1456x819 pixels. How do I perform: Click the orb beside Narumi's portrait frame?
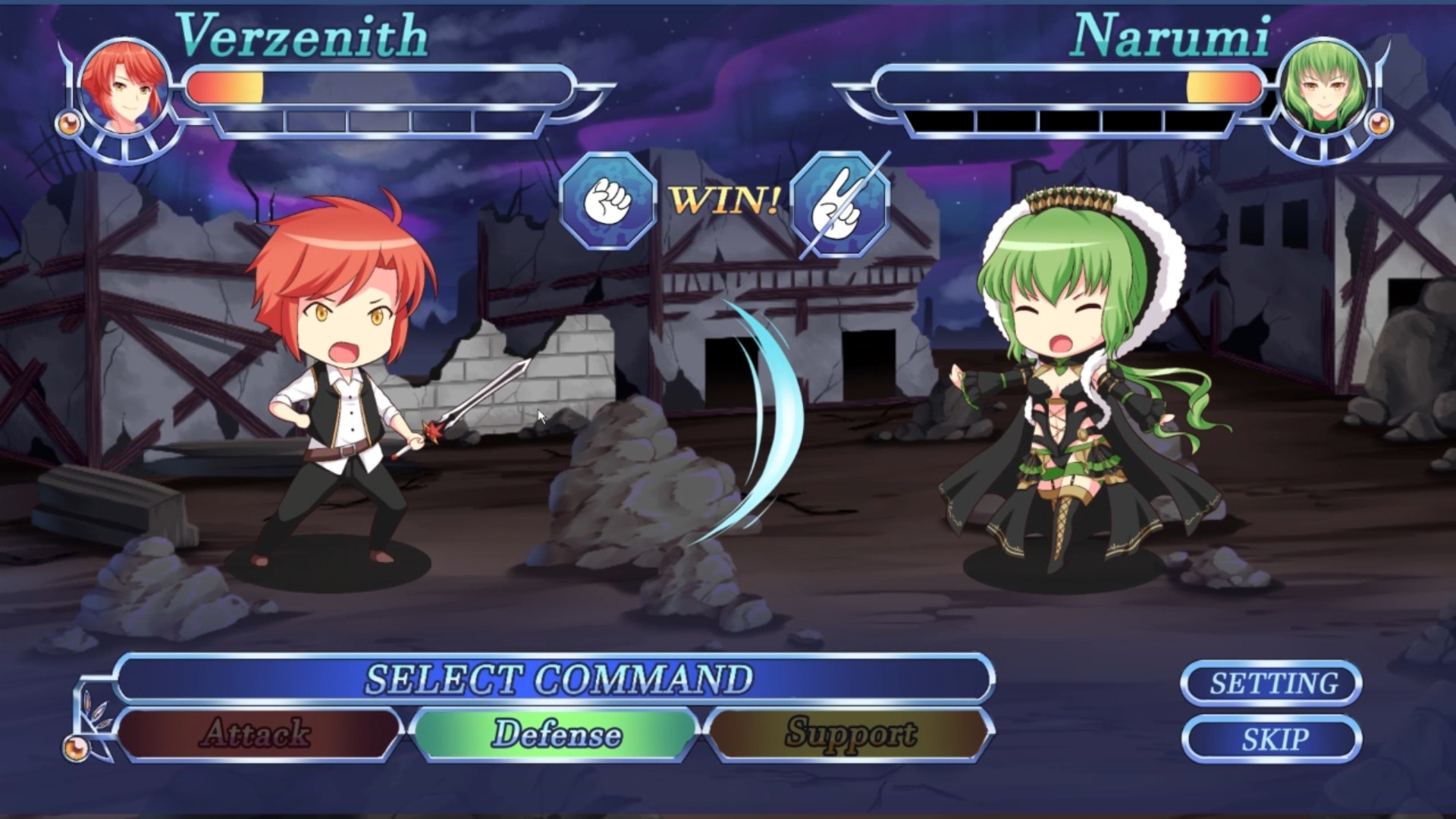pos(1382,124)
